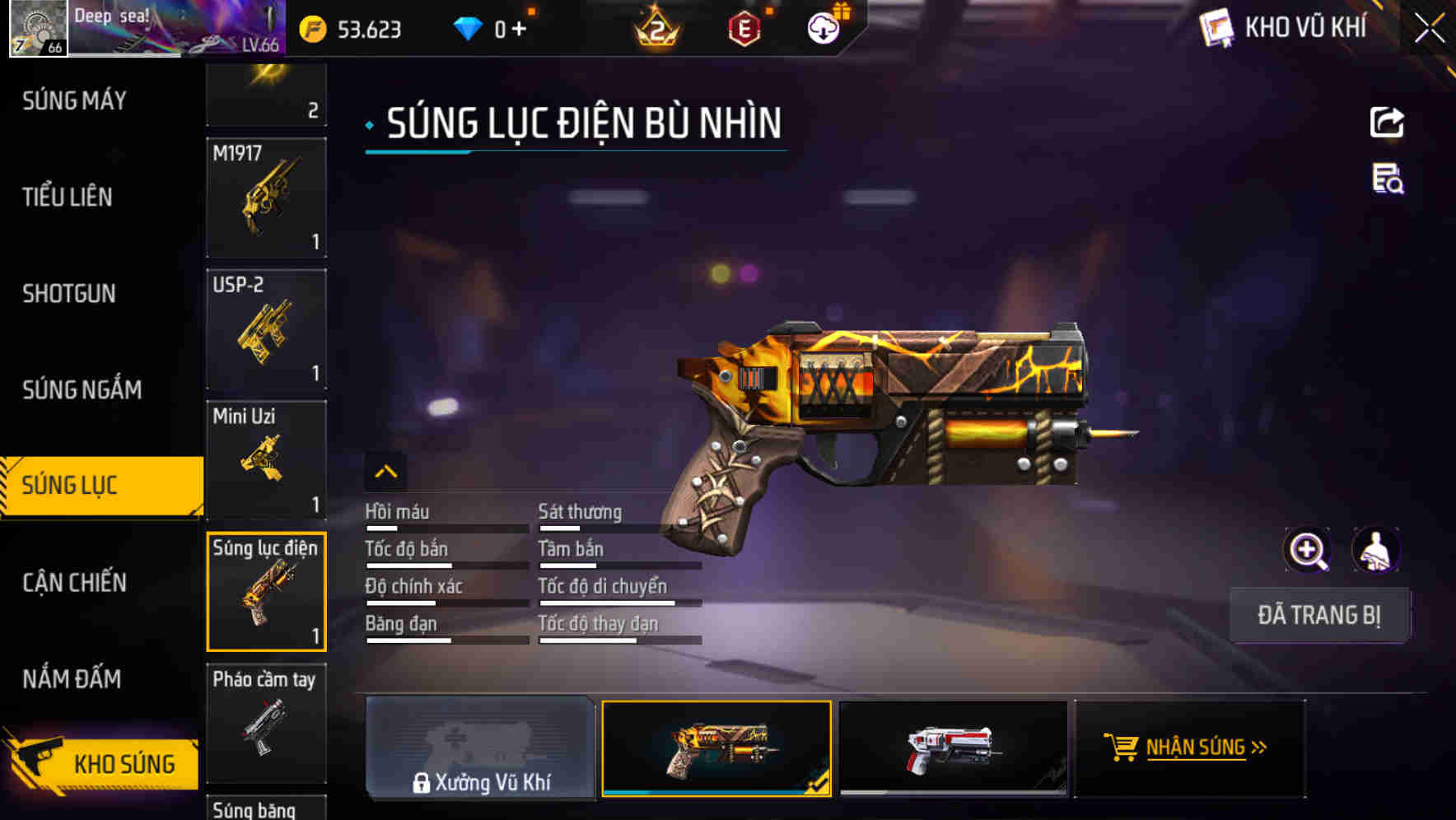Select the equipped golden skin thumbnail
Image resolution: width=1456 pixels, height=820 pixels.
(x=716, y=748)
